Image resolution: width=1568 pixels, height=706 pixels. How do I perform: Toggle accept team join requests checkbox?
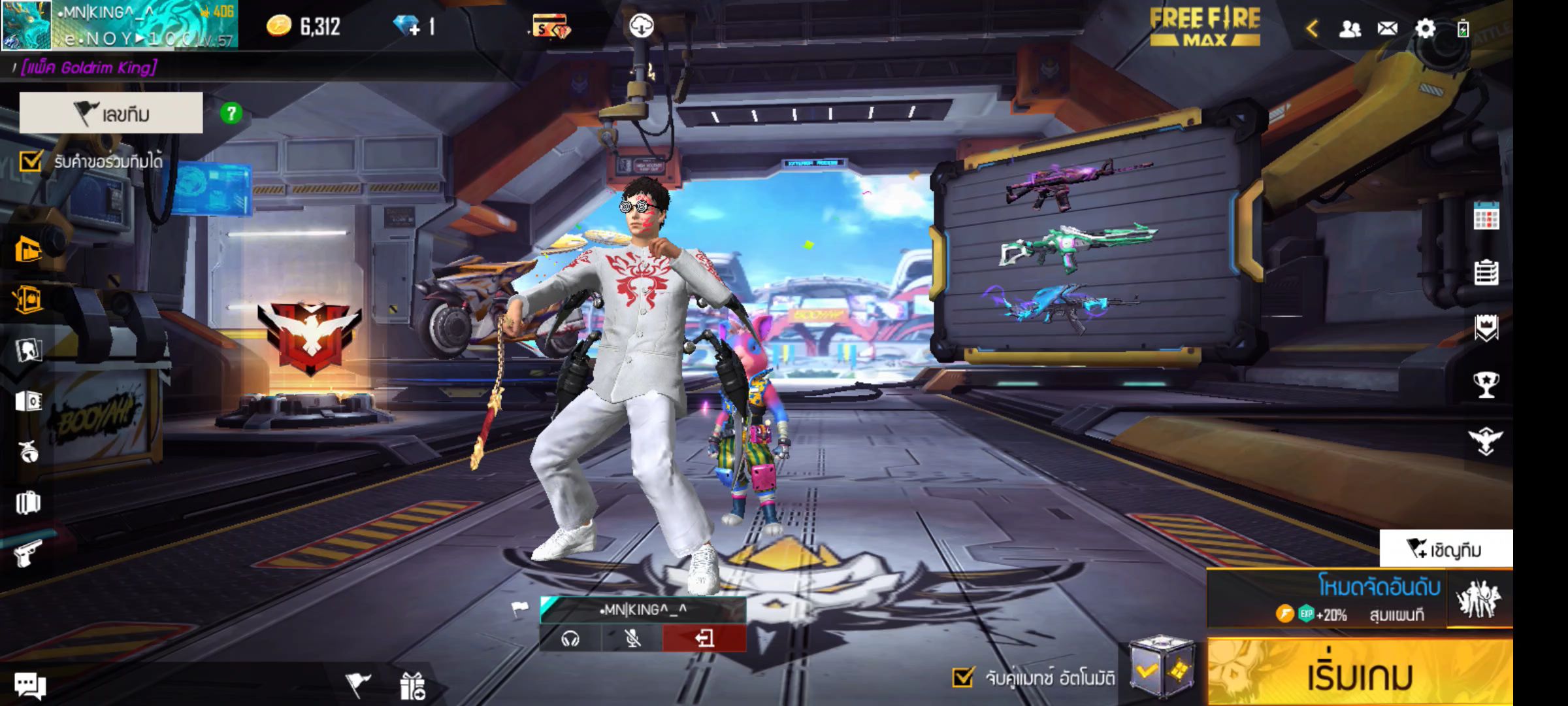pyautogui.click(x=31, y=161)
